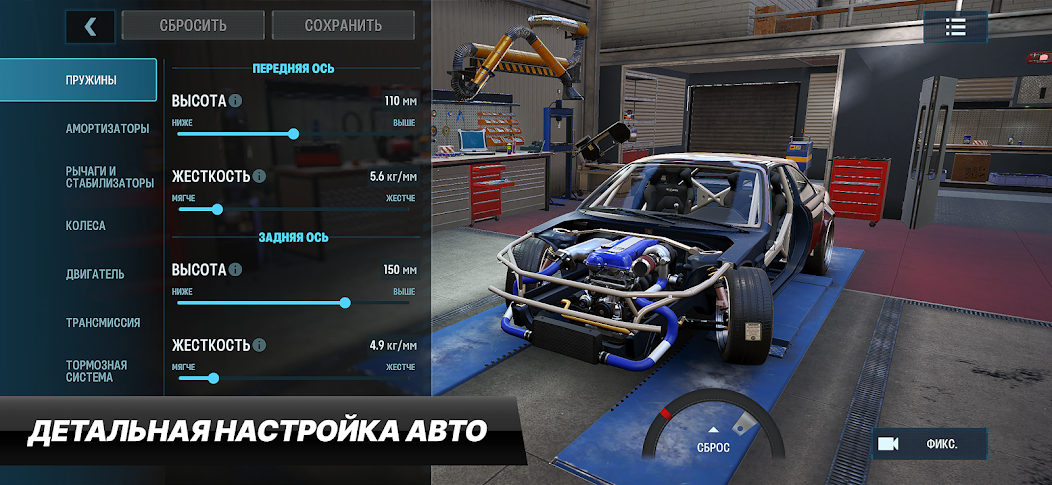Switch to ТРАНСМИССИЯ settings
The width and height of the screenshot is (1052, 485).
[103, 323]
